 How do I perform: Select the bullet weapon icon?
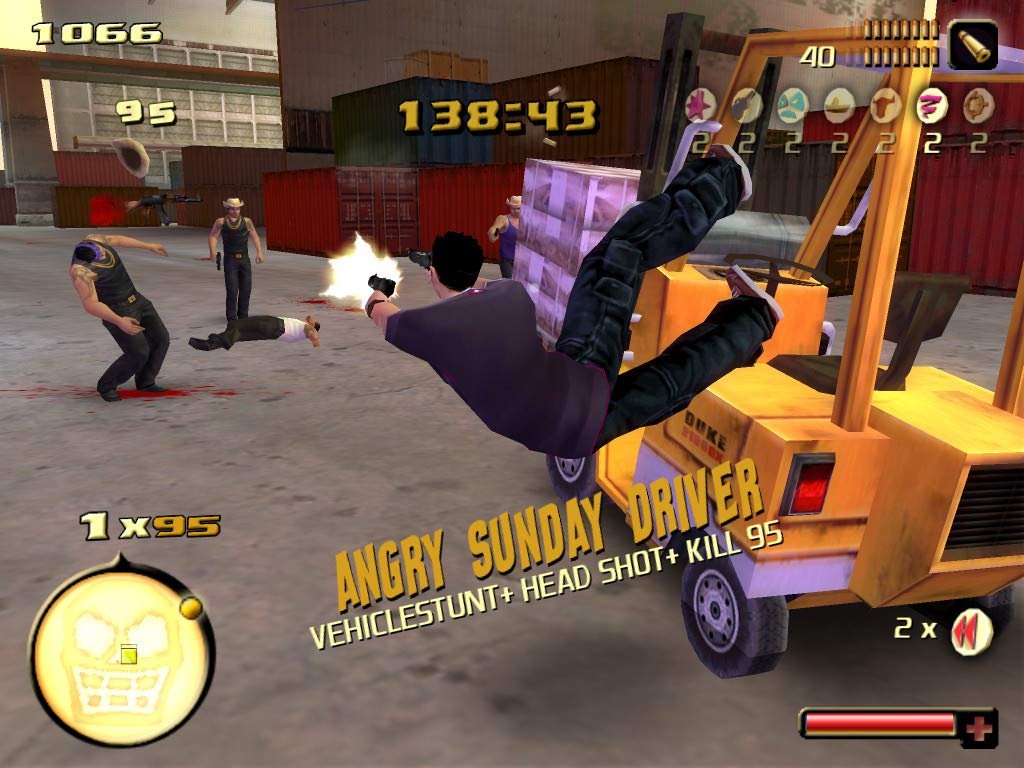pos(972,44)
